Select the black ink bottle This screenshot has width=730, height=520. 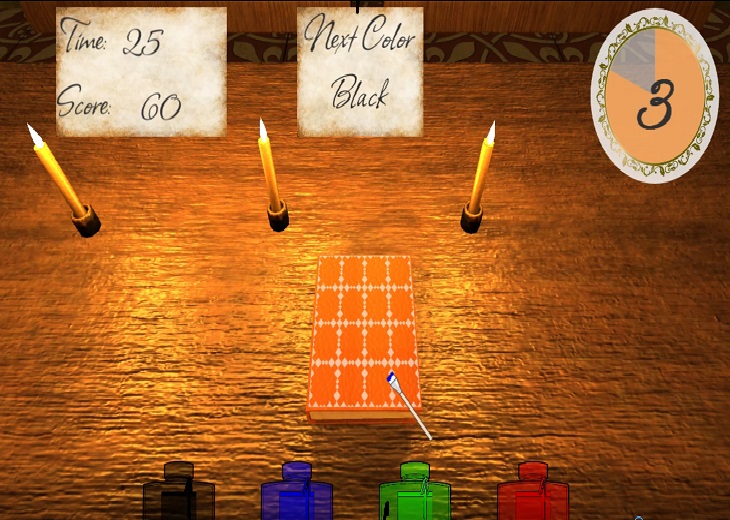click(179, 494)
